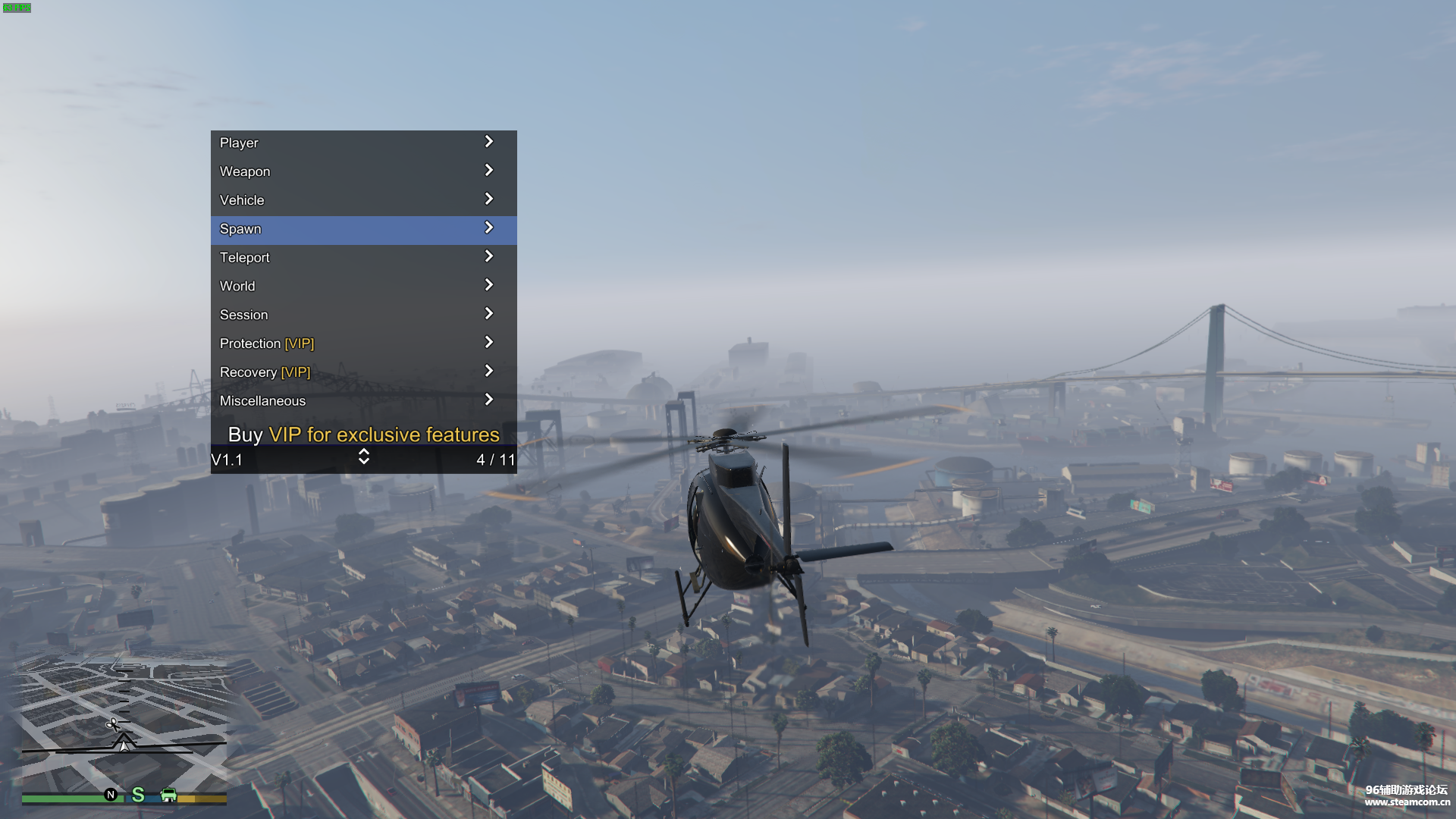Choose the Protection [VIP] entry

click(363, 344)
